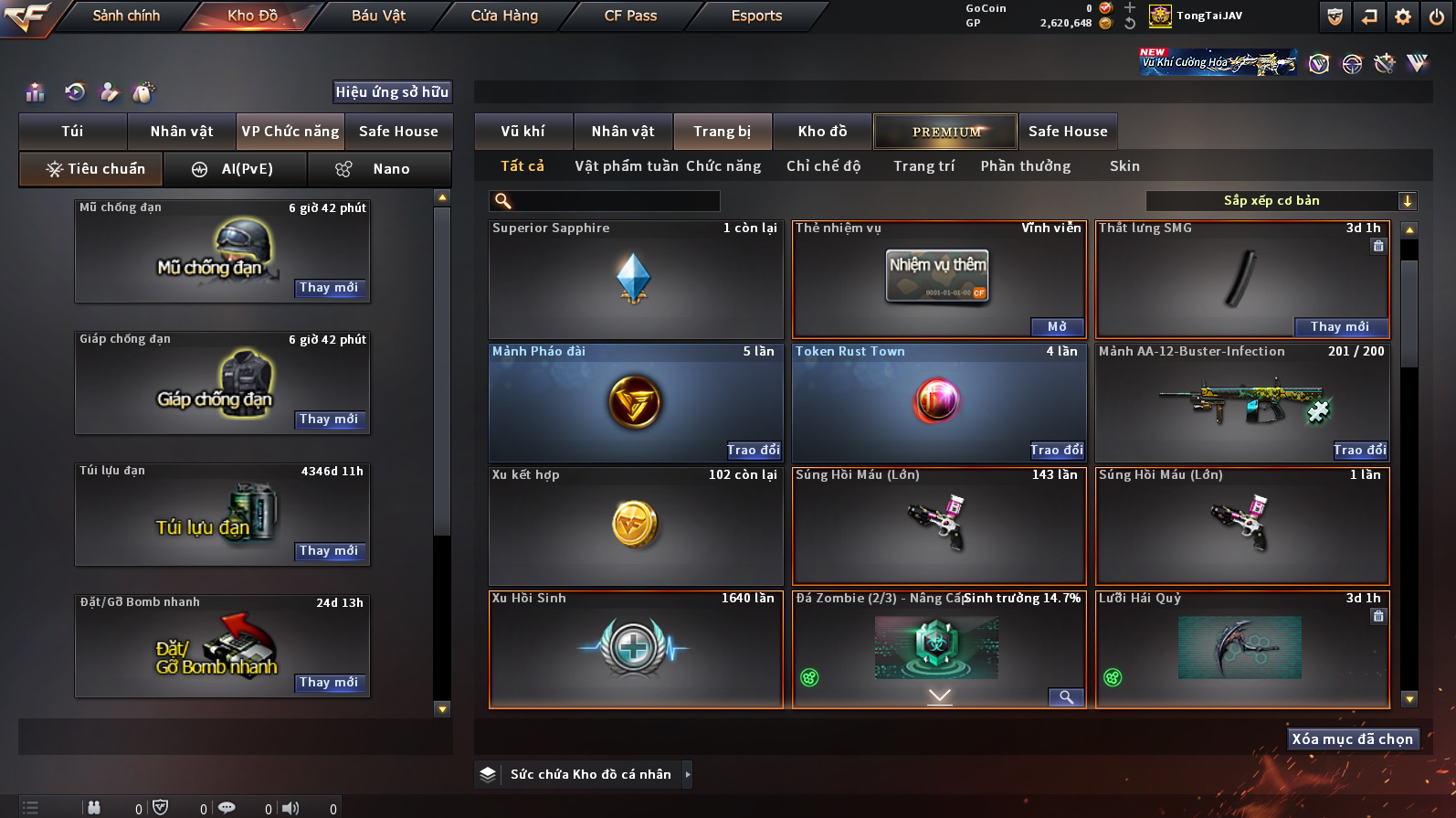
Task: Click the power exit button
Action: (x=1437, y=16)
